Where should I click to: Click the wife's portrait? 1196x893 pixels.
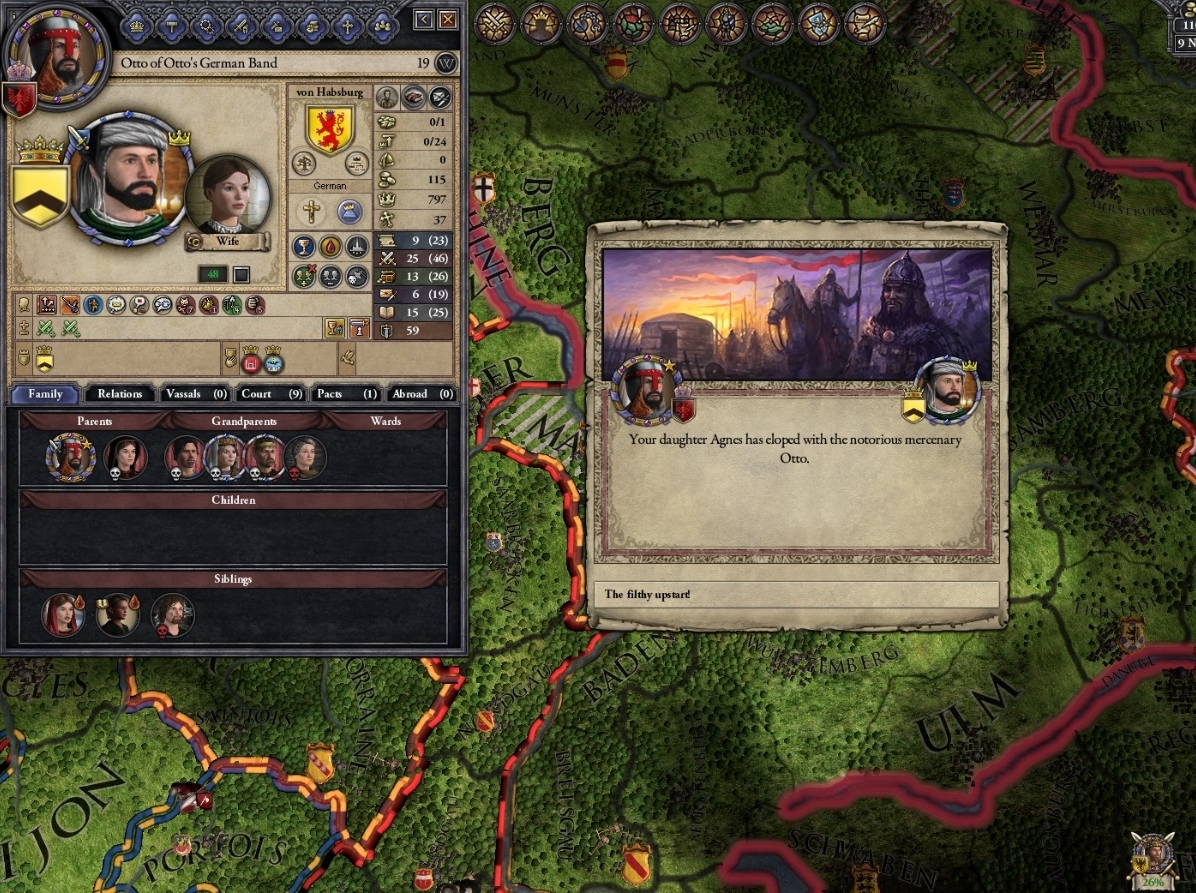pos(228,195)
